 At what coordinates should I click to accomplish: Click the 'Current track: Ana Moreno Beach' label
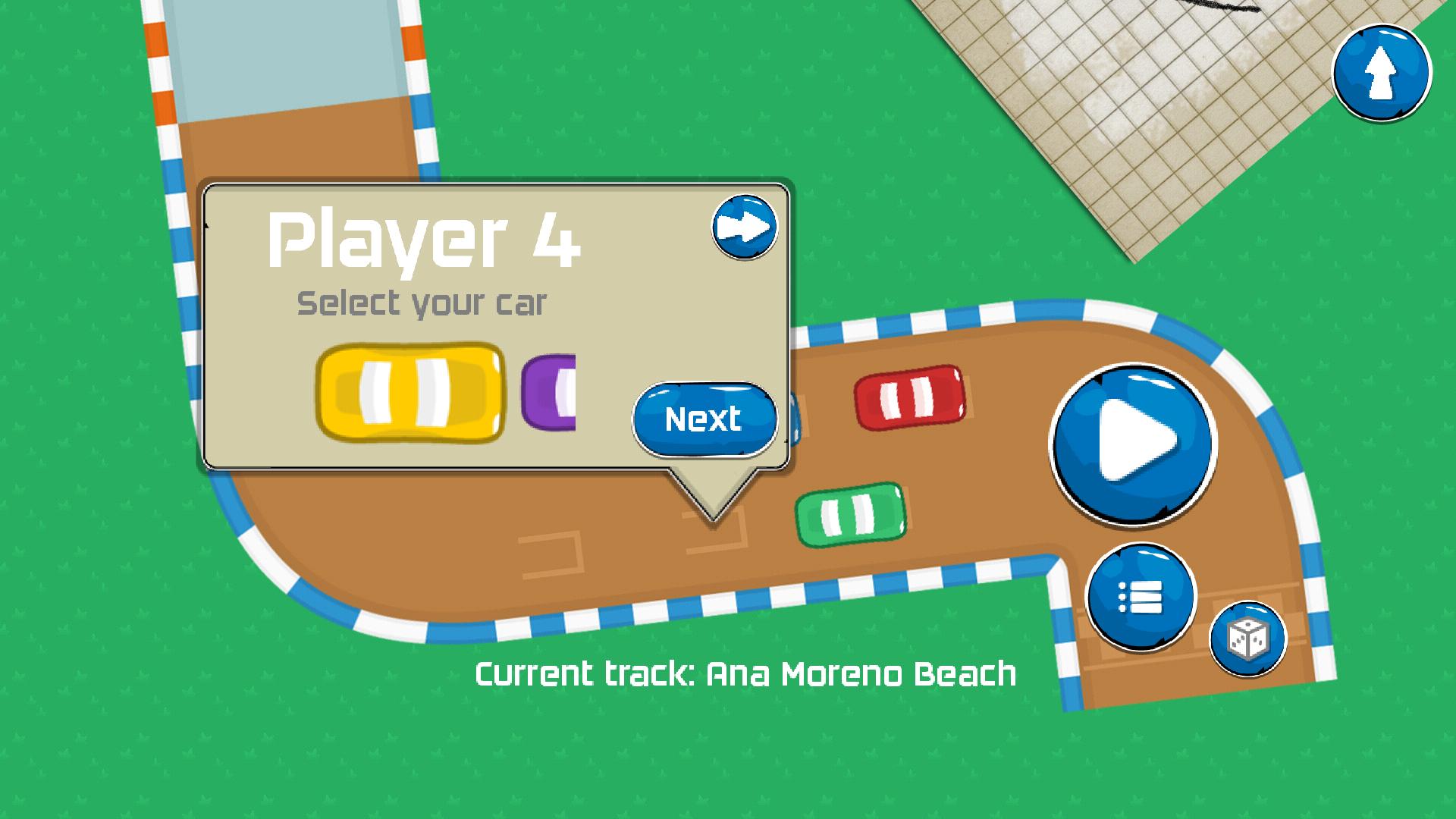(x=745, y=673)
